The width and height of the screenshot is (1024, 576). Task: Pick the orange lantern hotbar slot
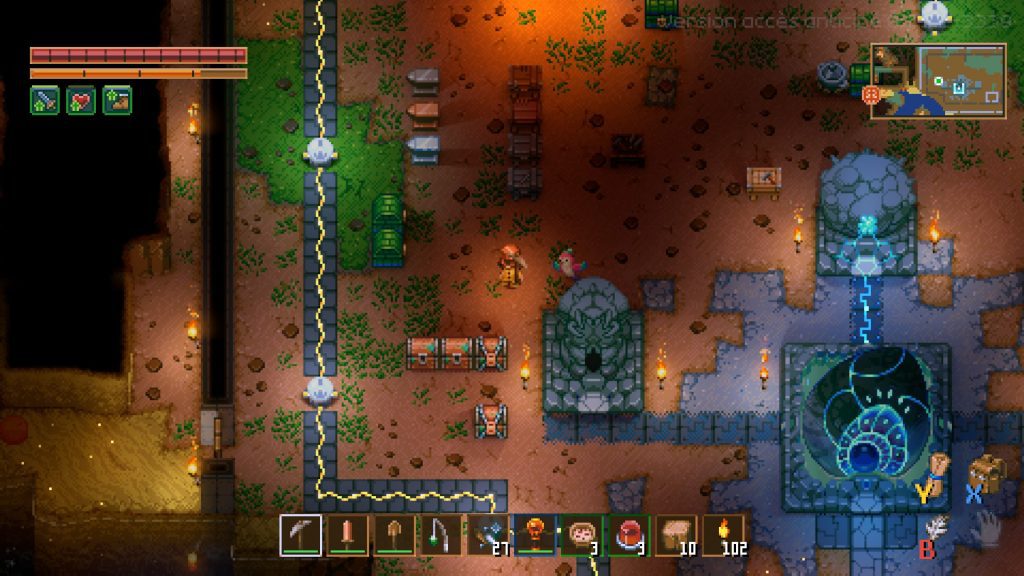pos(535,535)
